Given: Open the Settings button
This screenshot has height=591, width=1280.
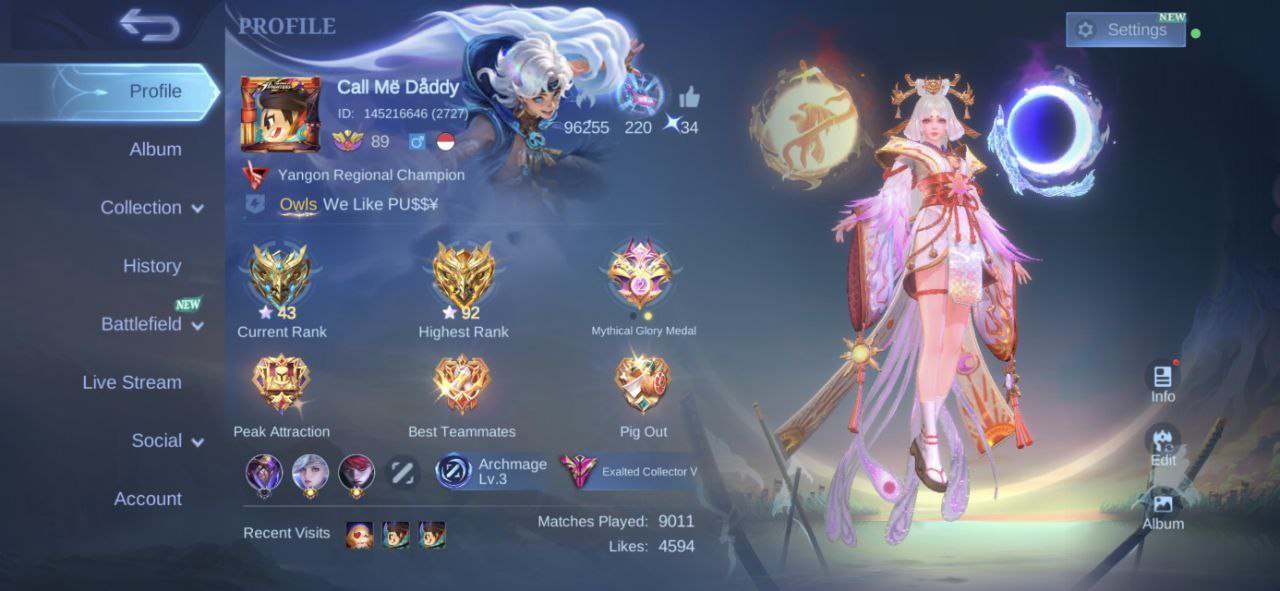Looking at the screenshot, I should (x=1125, y=30).
